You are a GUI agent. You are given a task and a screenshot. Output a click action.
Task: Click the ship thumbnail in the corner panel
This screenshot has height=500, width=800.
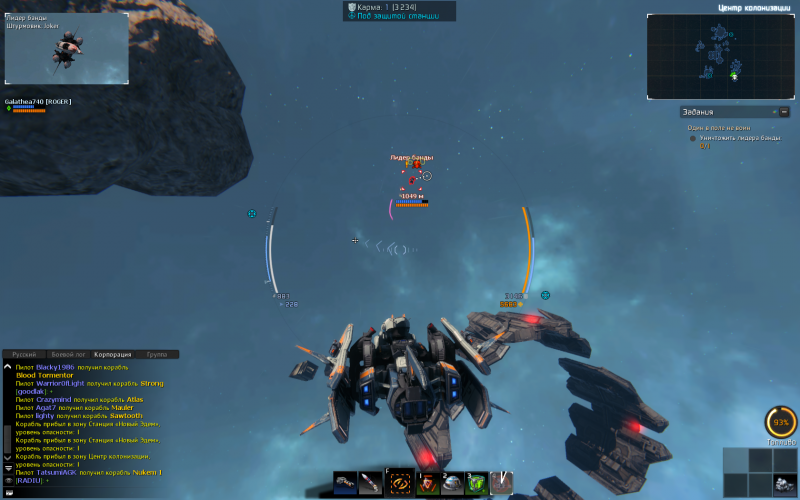pyautogui.click(x=784, y=484)
